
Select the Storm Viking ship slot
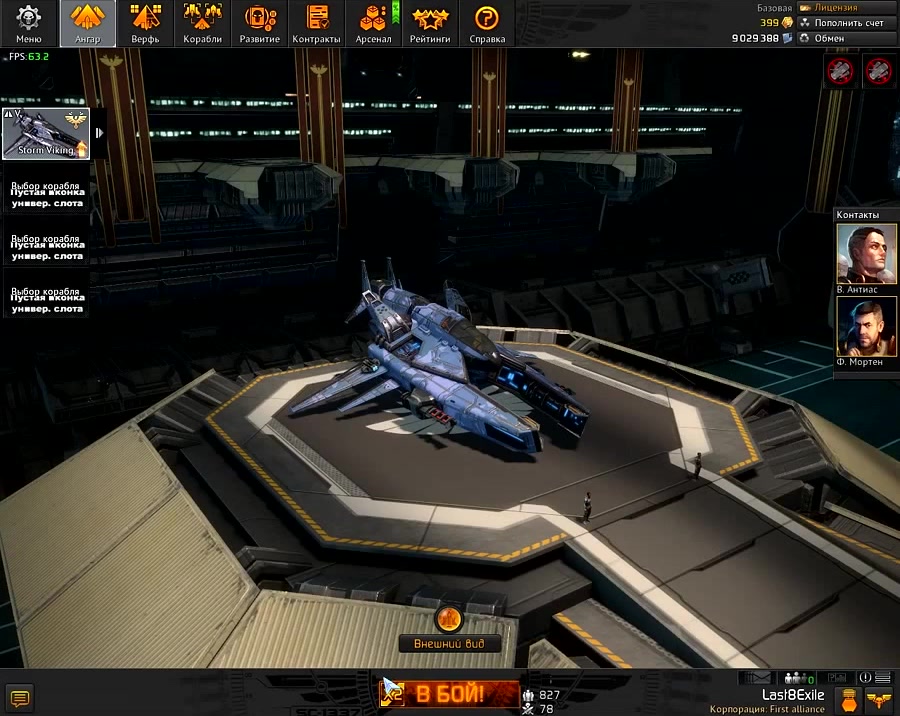[46, 134]
